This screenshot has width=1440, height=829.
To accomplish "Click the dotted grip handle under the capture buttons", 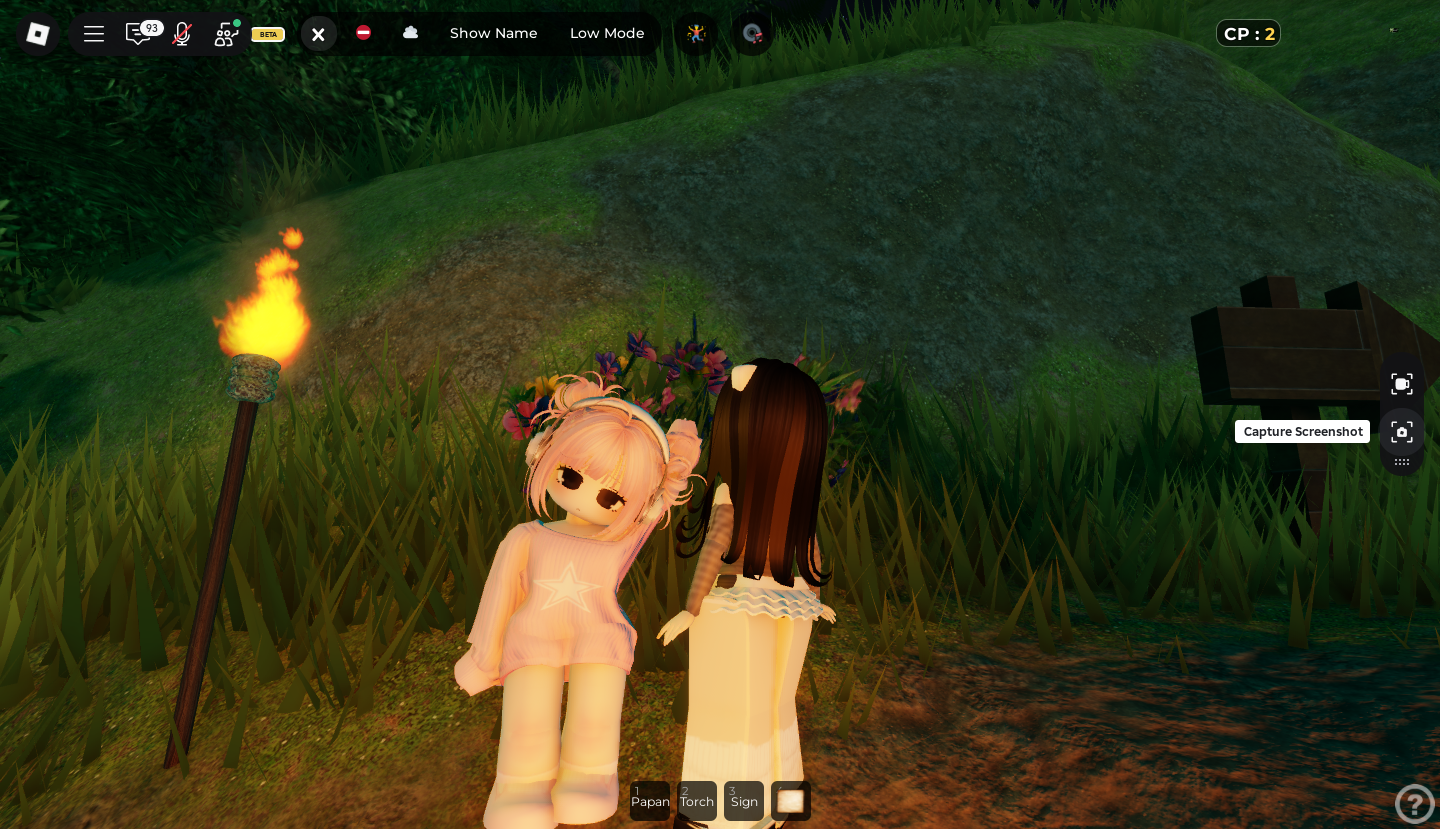I will coord(1402,462).
